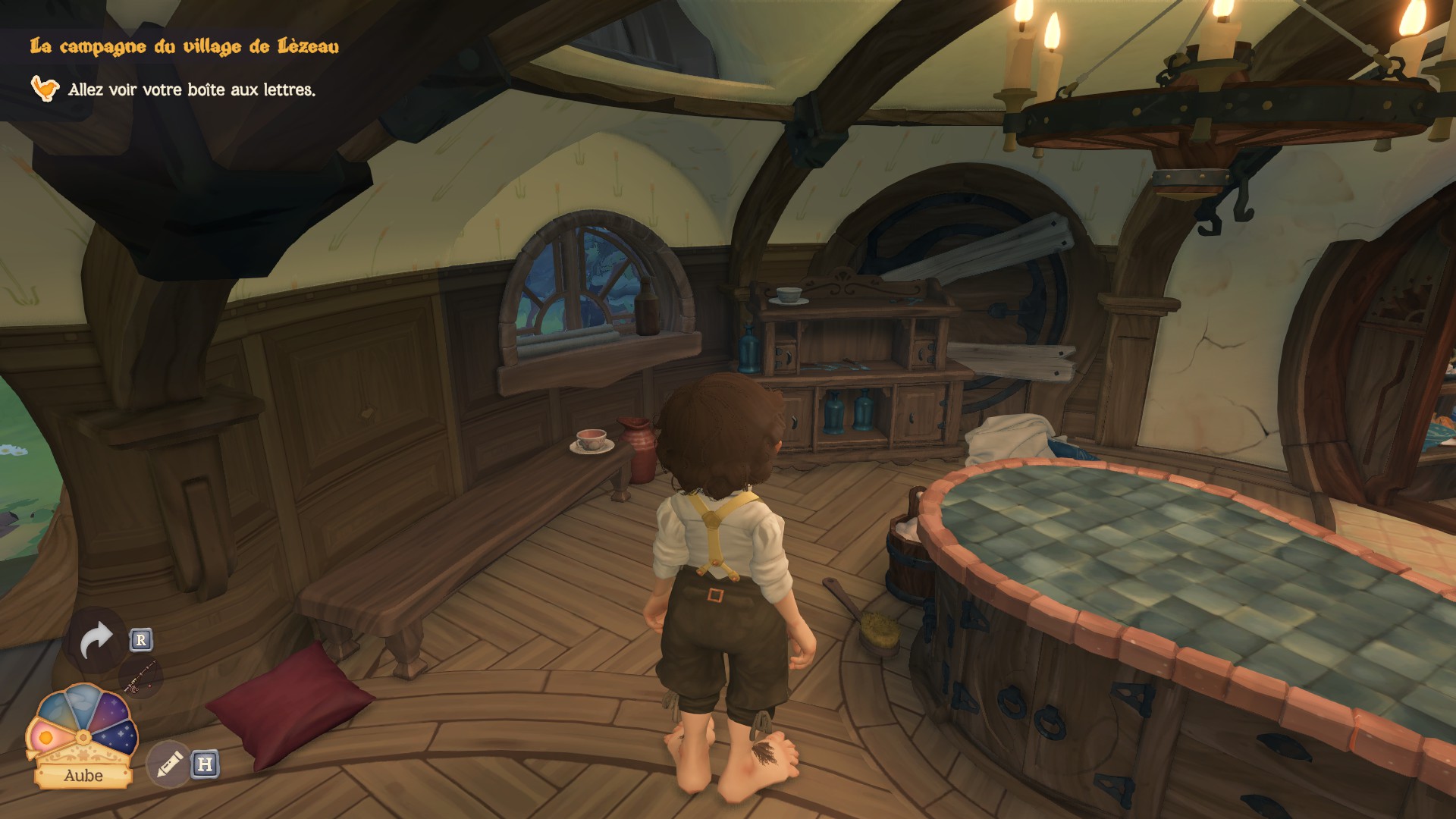Open the pencil decoration mode icon

pyautogui.click(x=168, y=764)
